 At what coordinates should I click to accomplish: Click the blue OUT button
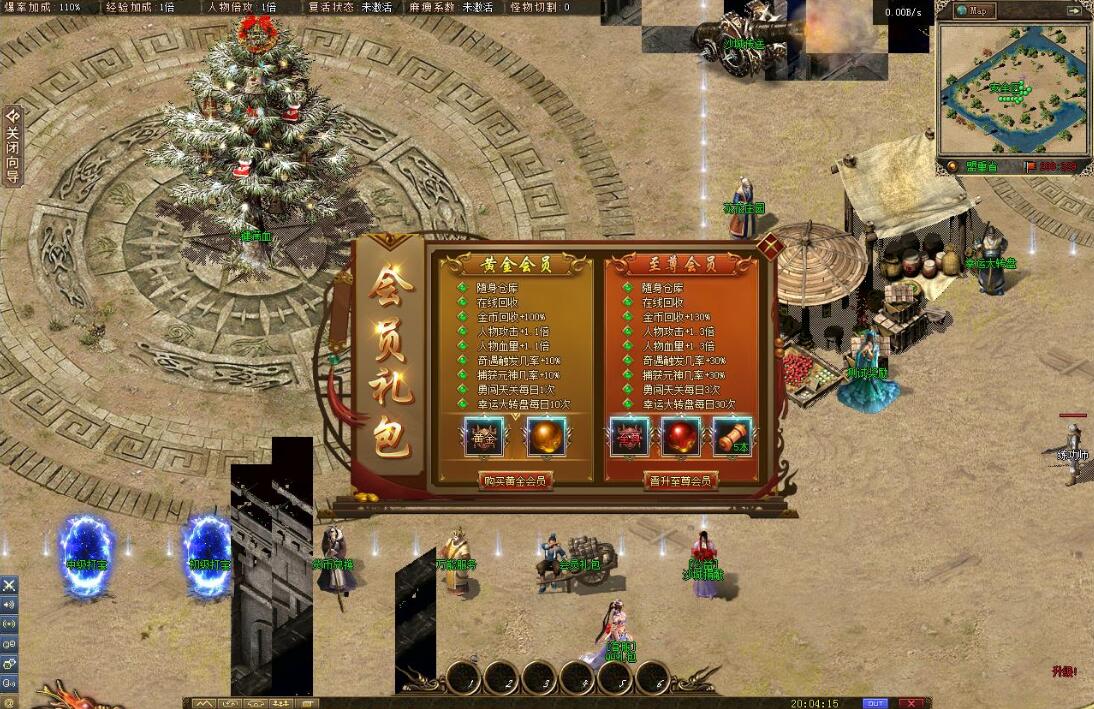click(x=875, y=703)
